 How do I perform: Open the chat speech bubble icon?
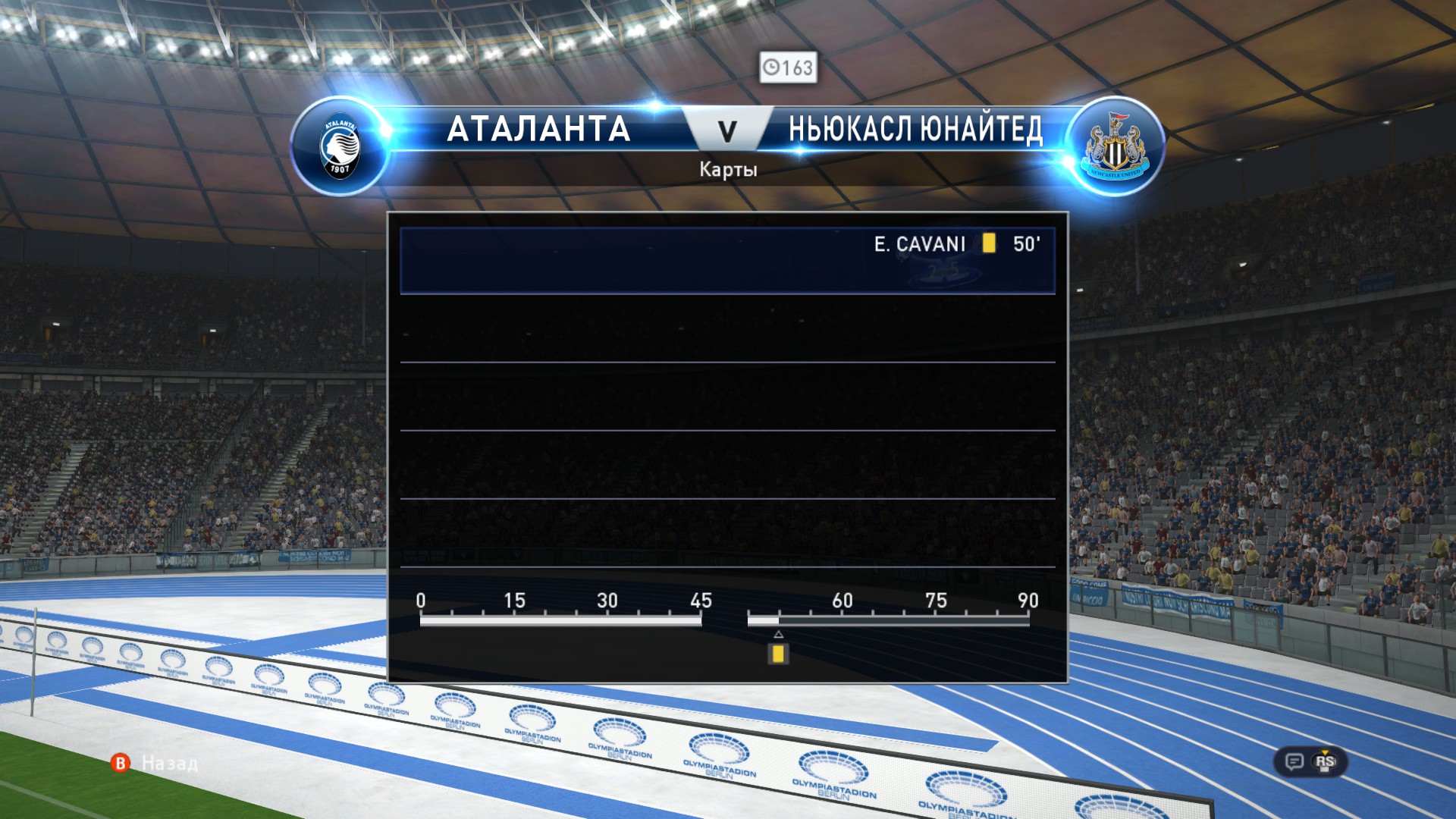[x=1294, y=761]
